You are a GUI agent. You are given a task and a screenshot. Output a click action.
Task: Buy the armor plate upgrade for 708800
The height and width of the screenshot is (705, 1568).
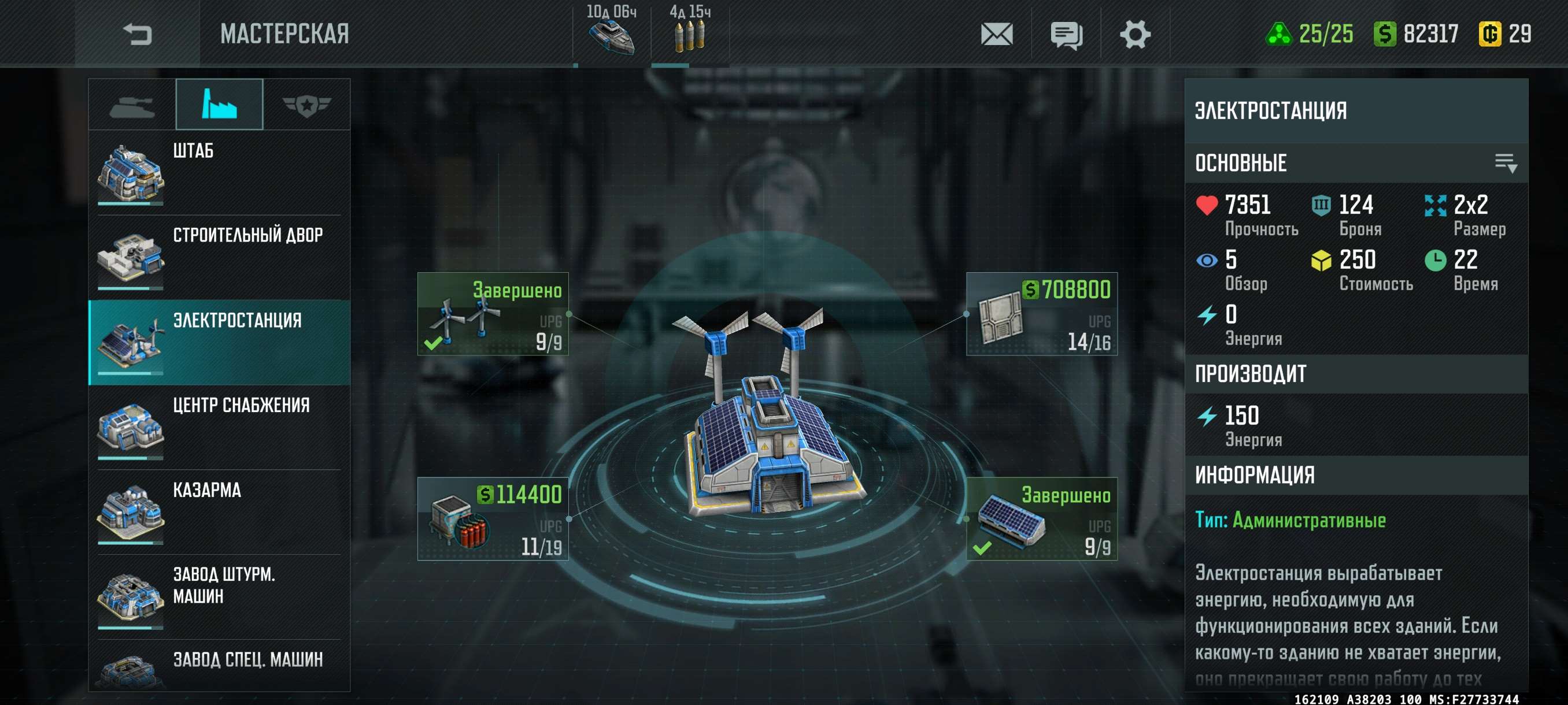coord(1041,314)
